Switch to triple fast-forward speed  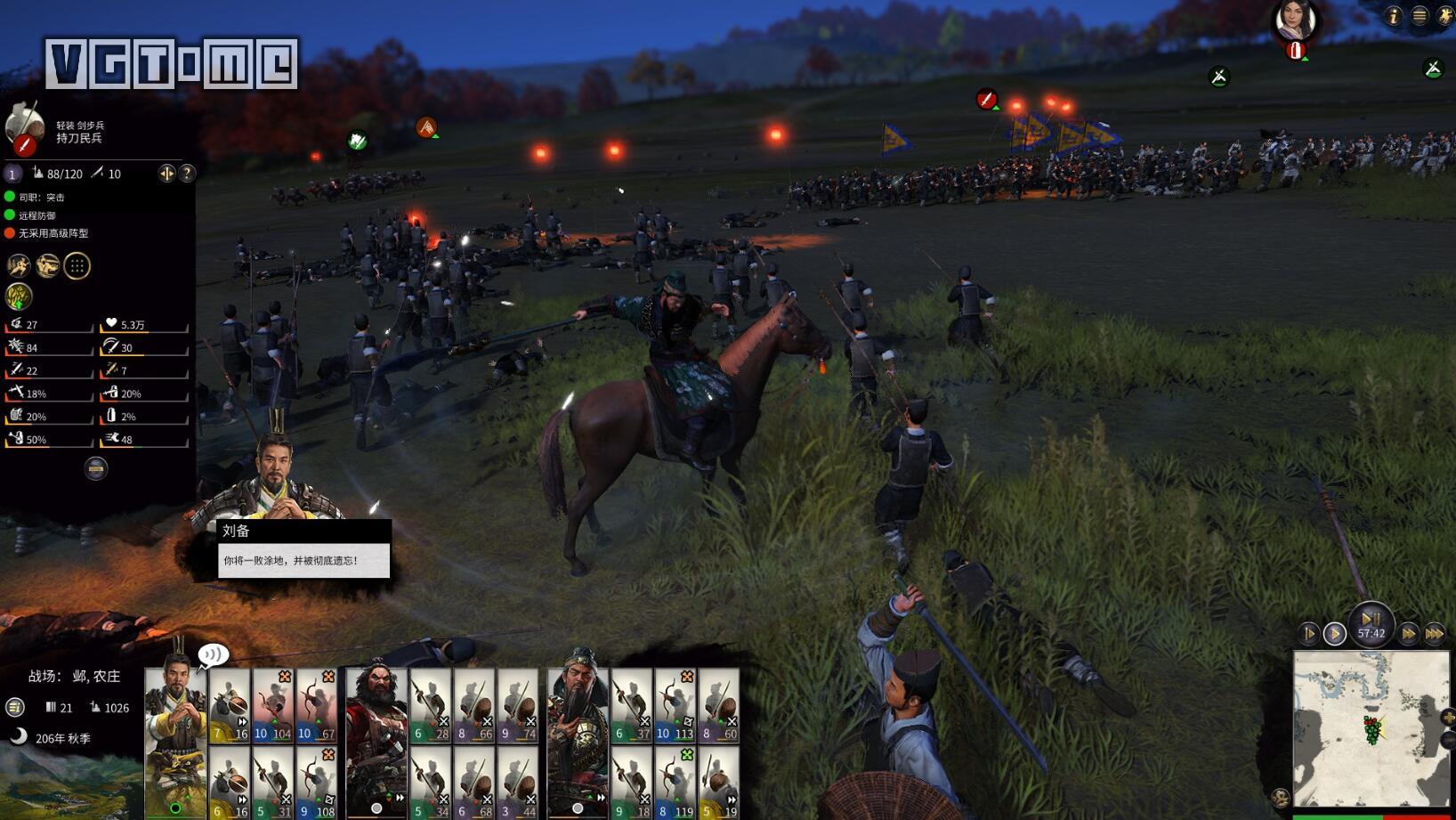pos(1434,634)
